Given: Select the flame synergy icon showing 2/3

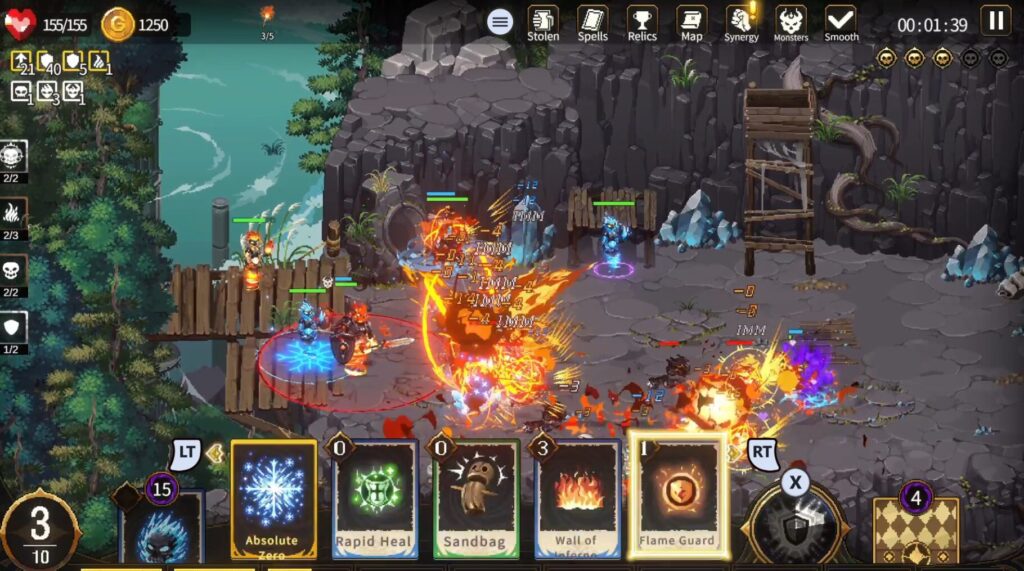Looking at the screenshot, I should point(13,212).
